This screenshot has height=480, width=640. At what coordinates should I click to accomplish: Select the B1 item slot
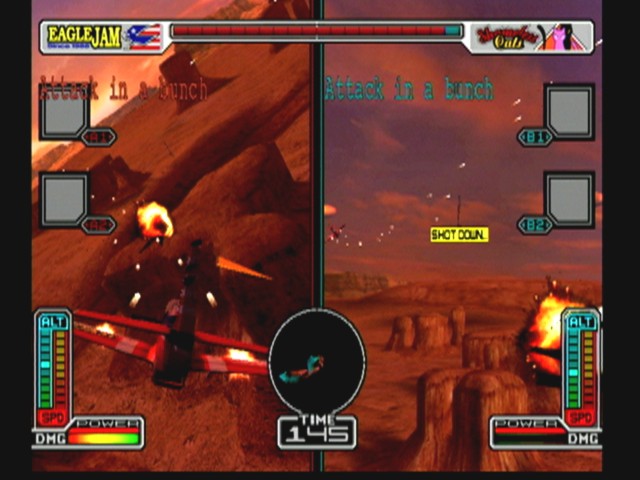[569, 112]
